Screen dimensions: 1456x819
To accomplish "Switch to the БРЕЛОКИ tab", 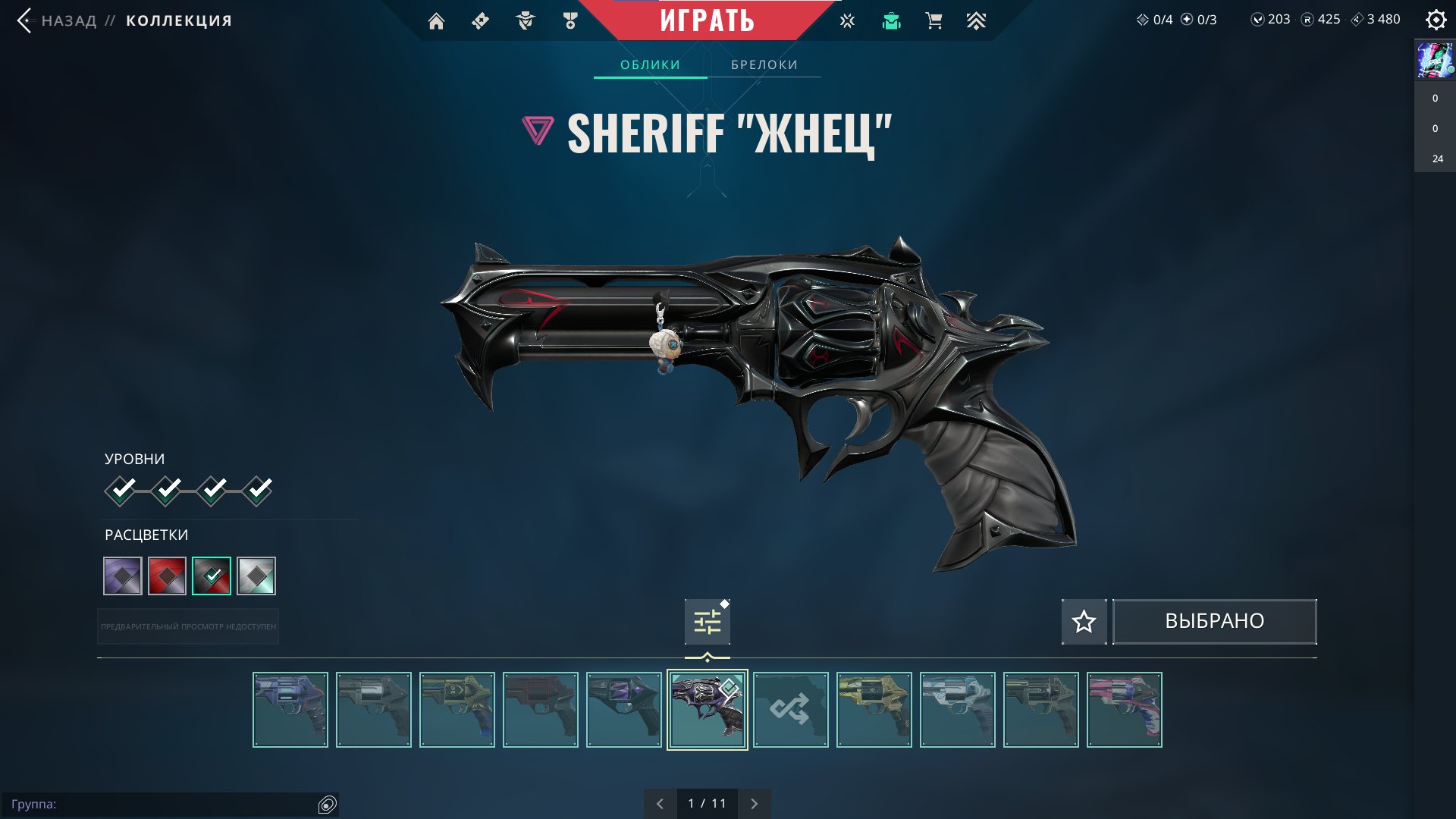I will click(764, 65).
